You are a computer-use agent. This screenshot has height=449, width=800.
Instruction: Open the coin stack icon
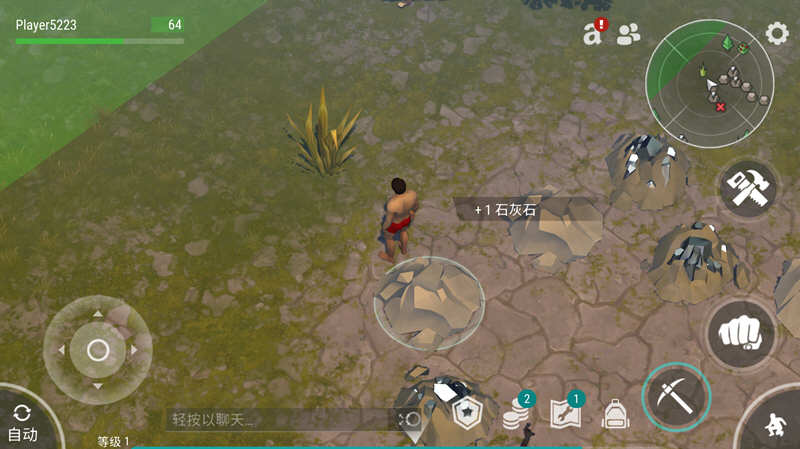516,413
